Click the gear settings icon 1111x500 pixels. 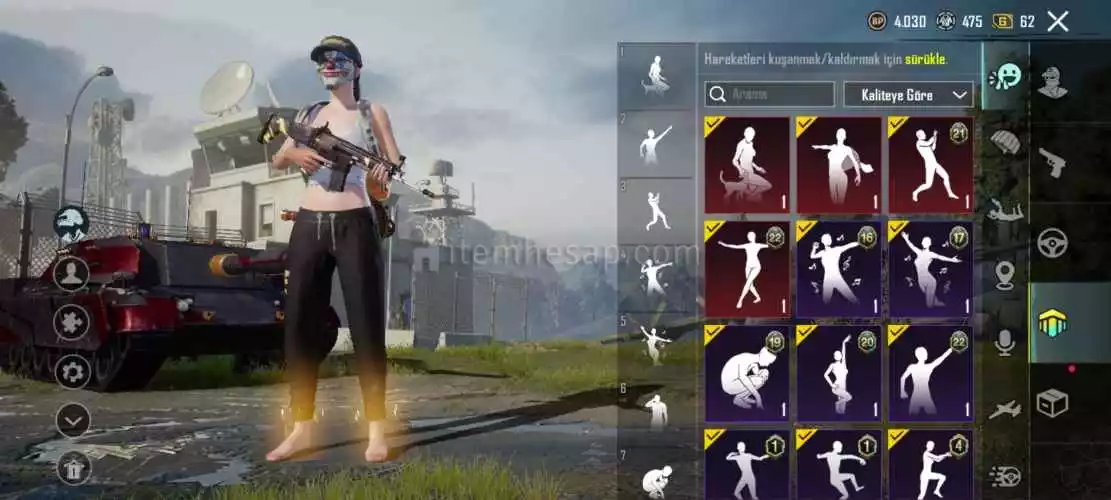(x=72, y=372)
